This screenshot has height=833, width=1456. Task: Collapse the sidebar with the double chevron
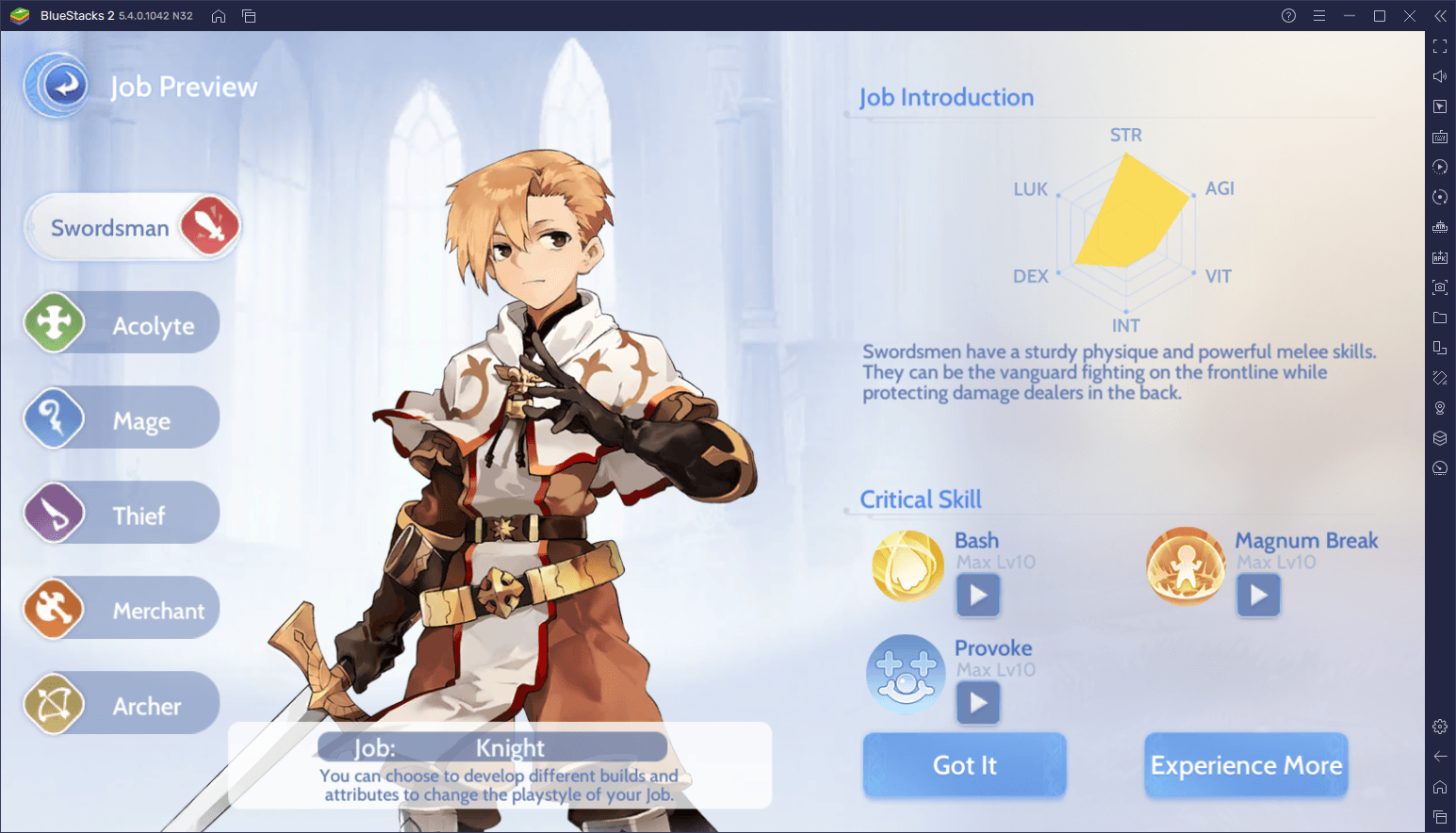pos(1440,15)
